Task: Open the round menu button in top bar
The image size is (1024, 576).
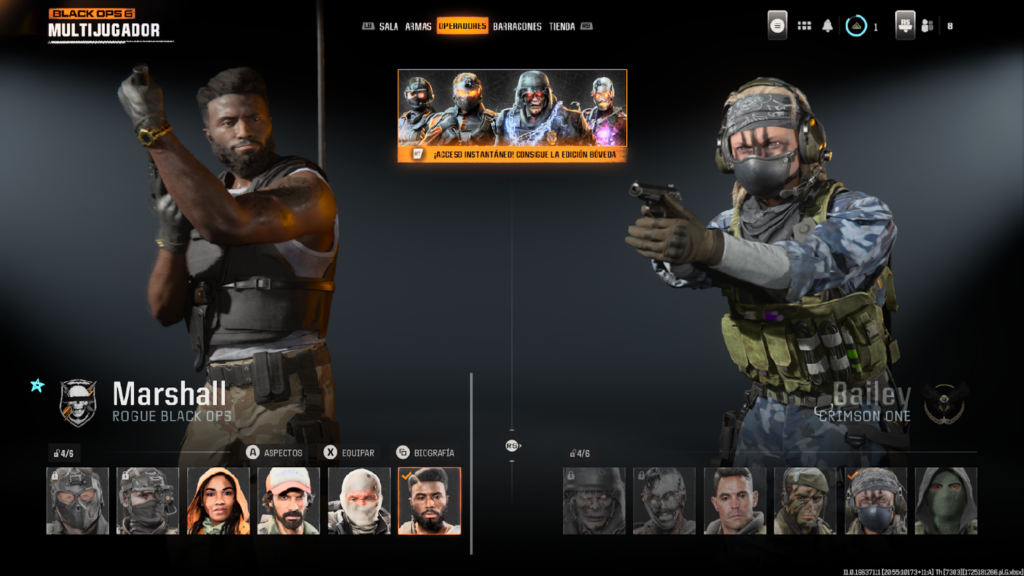Action: (777, 26)
